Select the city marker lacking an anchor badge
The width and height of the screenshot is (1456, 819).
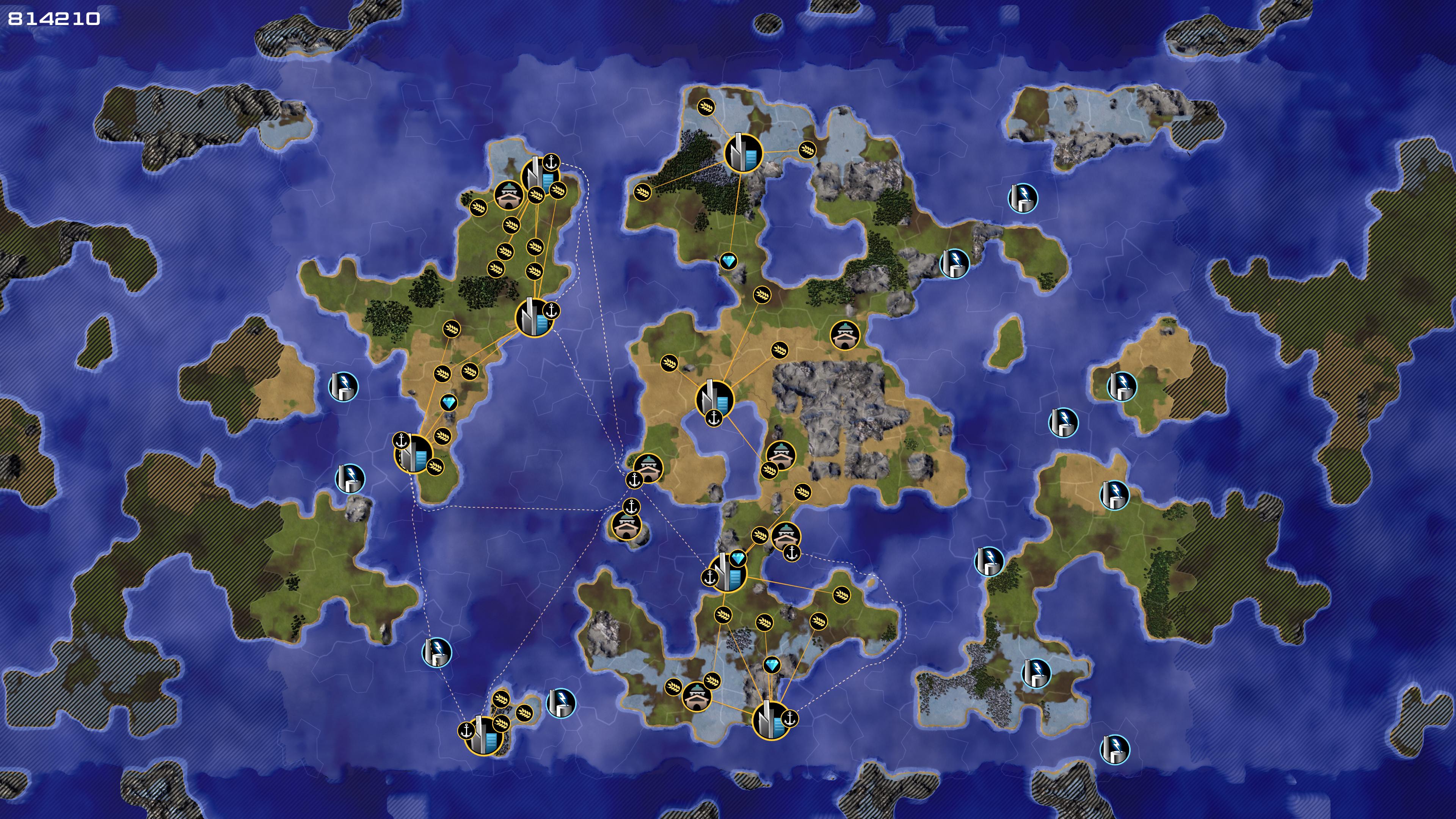coord(743,152)
